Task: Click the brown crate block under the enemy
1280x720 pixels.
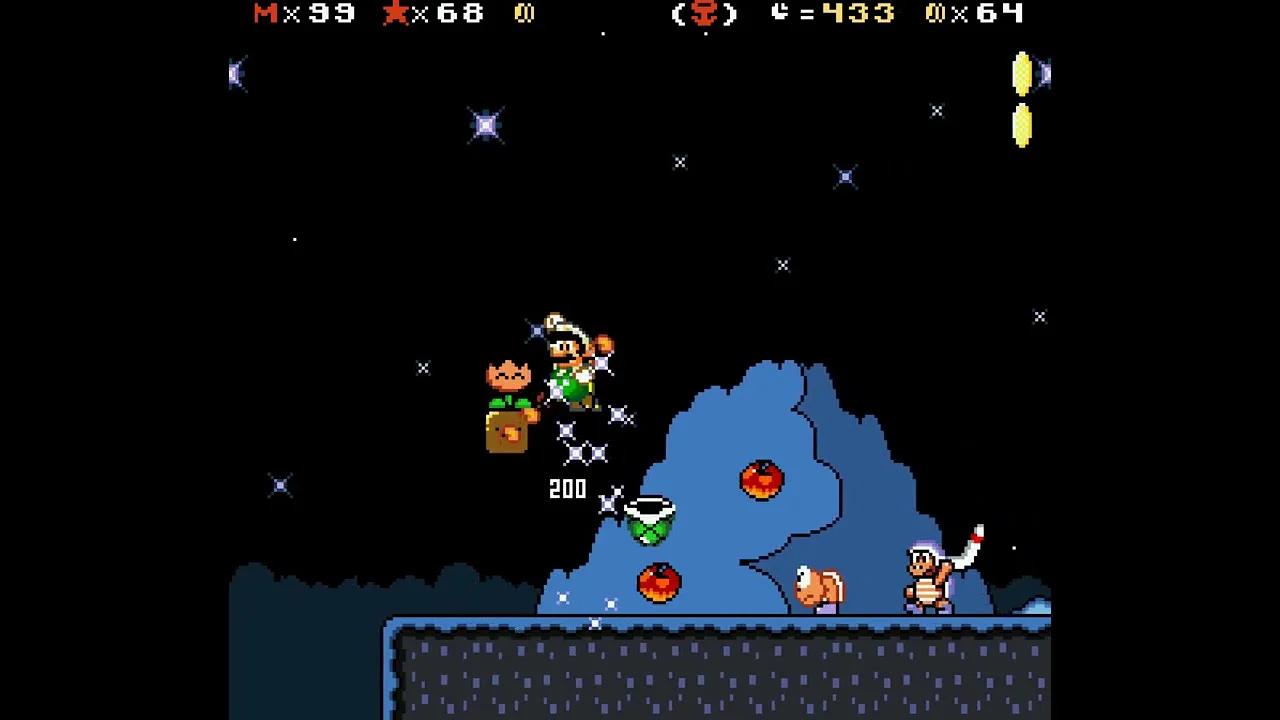Action: coord(507,430)
